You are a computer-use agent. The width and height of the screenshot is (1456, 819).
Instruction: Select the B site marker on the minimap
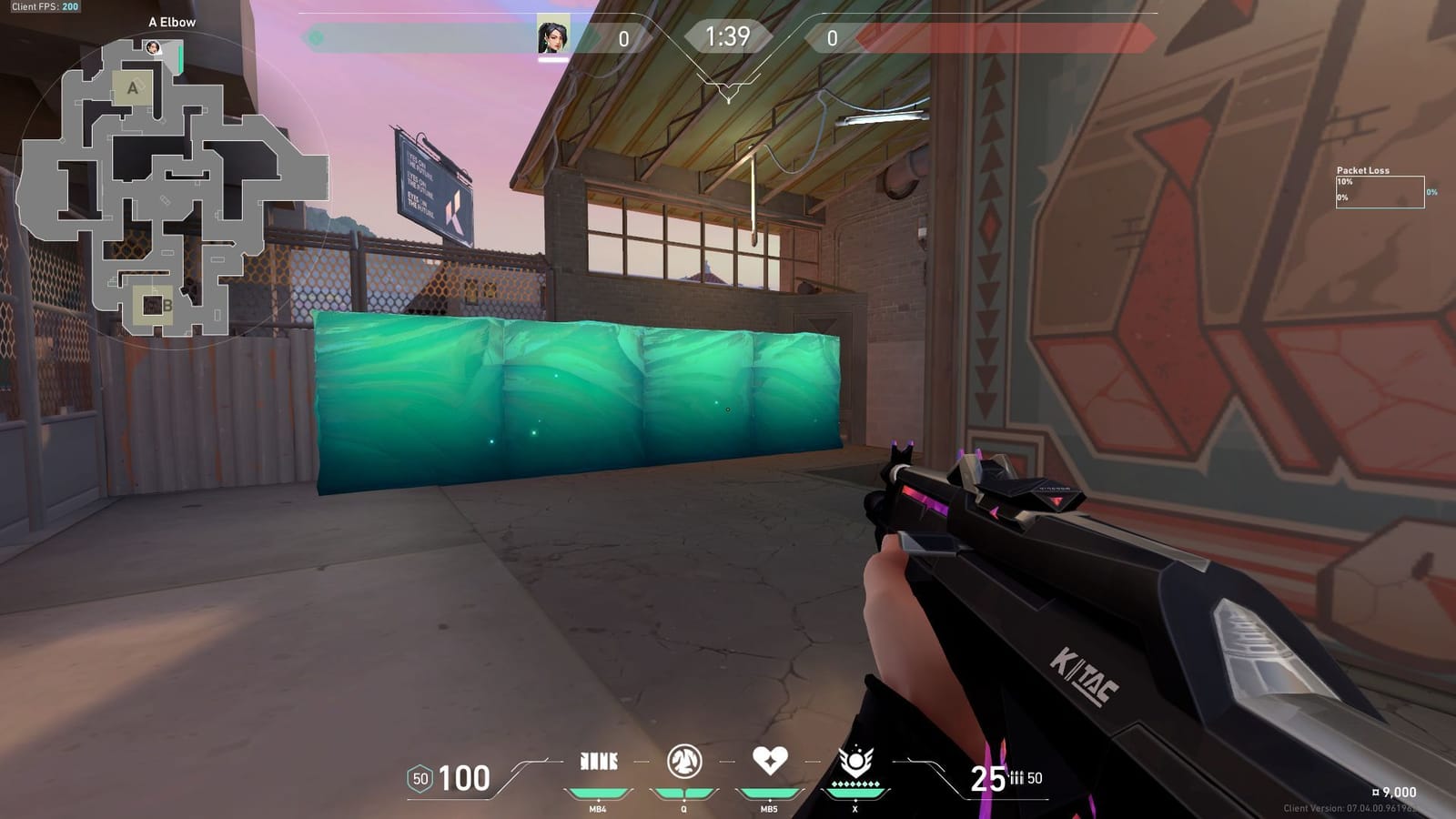click(167, 303)
